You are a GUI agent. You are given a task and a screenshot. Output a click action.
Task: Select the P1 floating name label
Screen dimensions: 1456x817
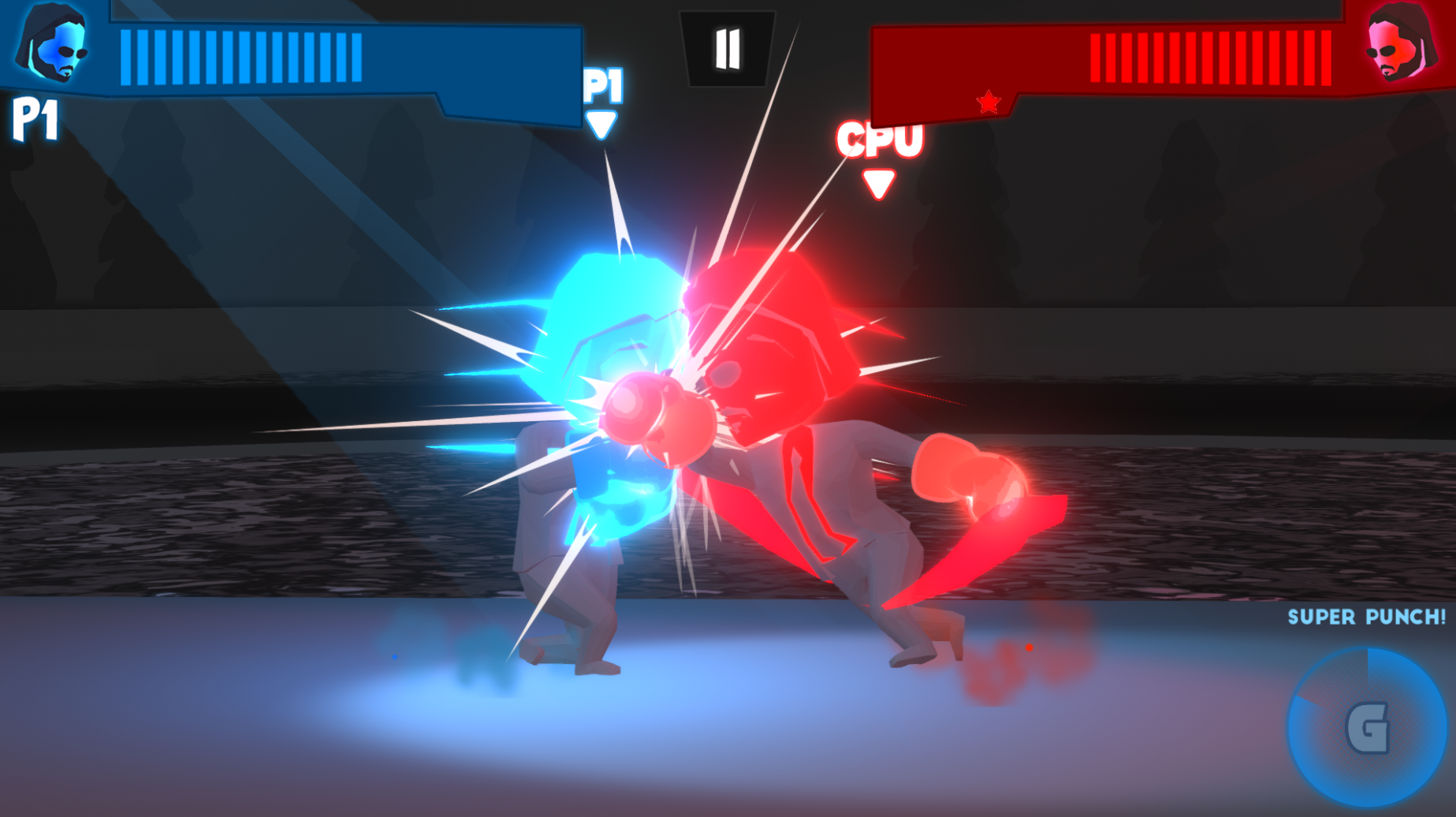point(601,84)
